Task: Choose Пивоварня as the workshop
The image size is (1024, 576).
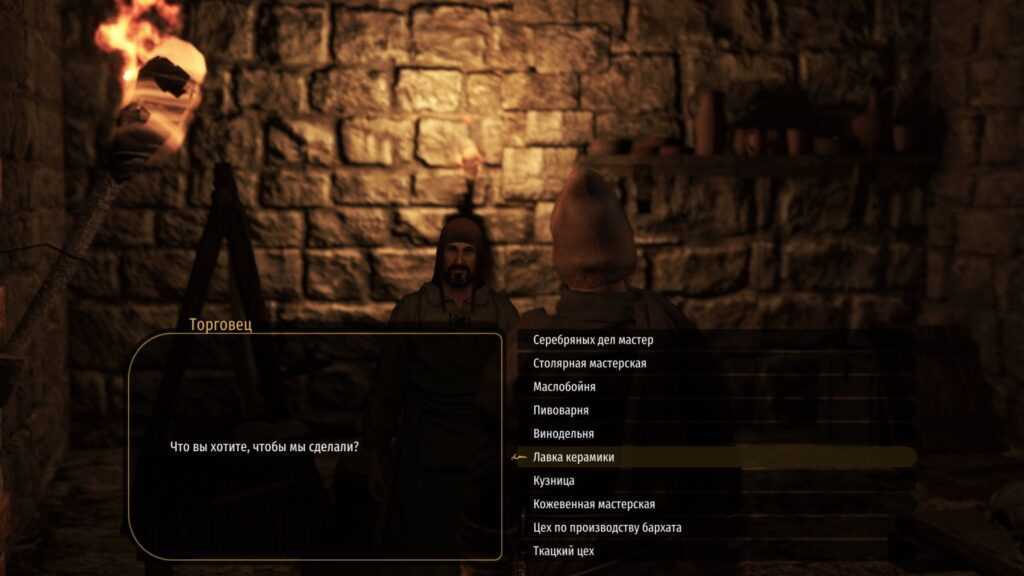Action: (x=561, y=410)
